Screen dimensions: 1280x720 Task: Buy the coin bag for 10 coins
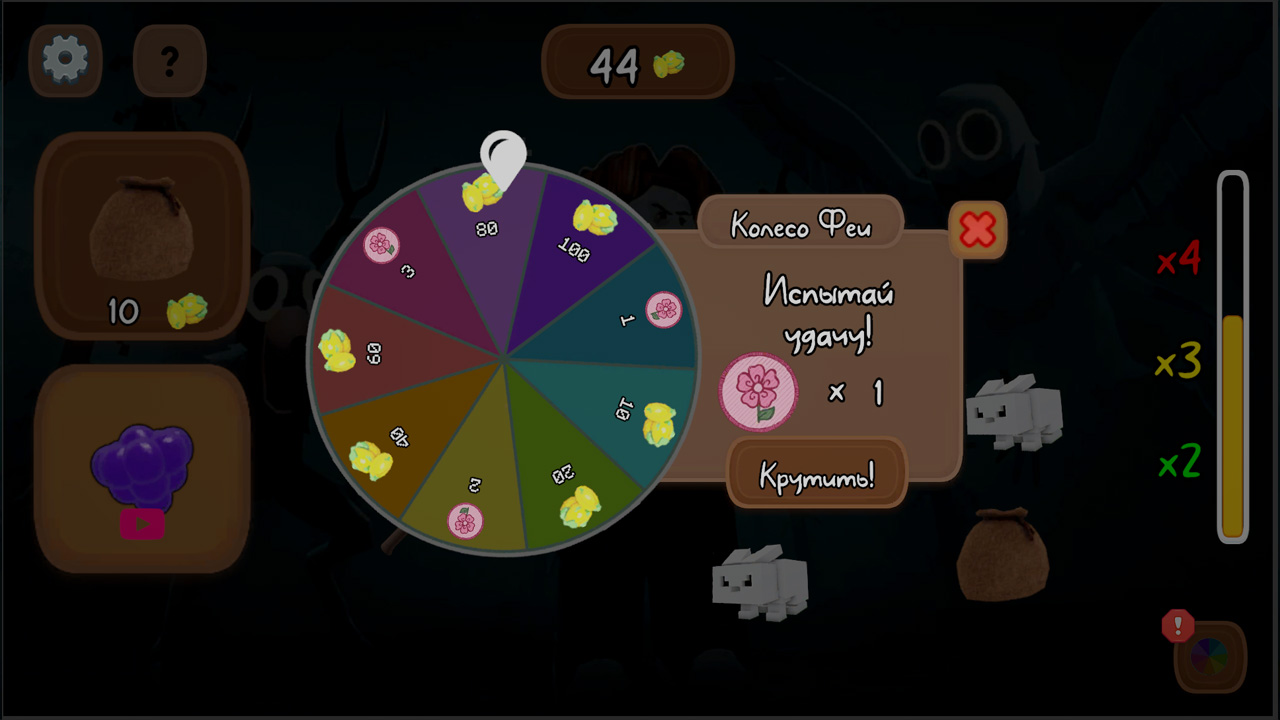[143, 235]
